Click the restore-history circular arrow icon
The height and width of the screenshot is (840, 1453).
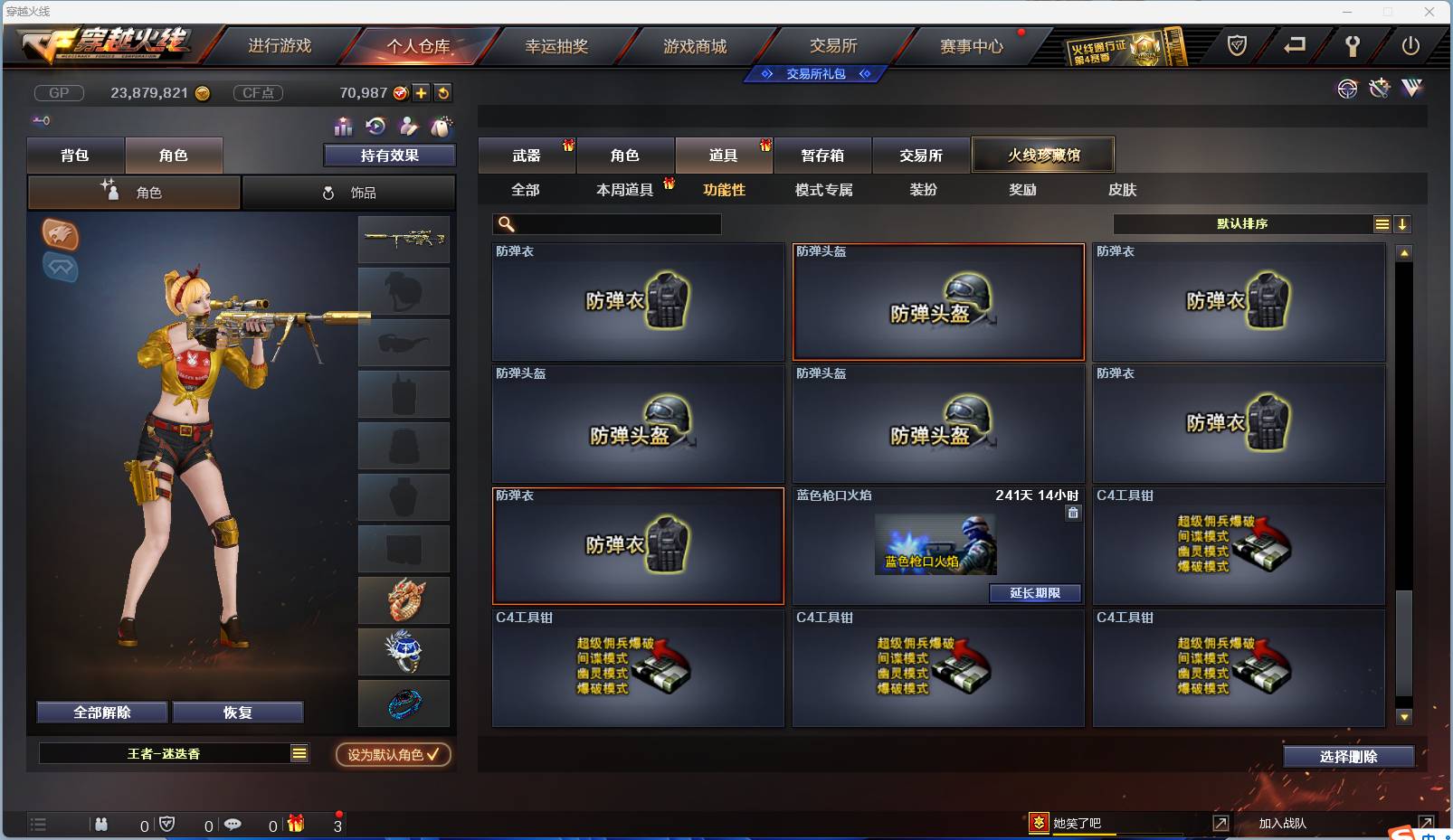pos(375,127)
